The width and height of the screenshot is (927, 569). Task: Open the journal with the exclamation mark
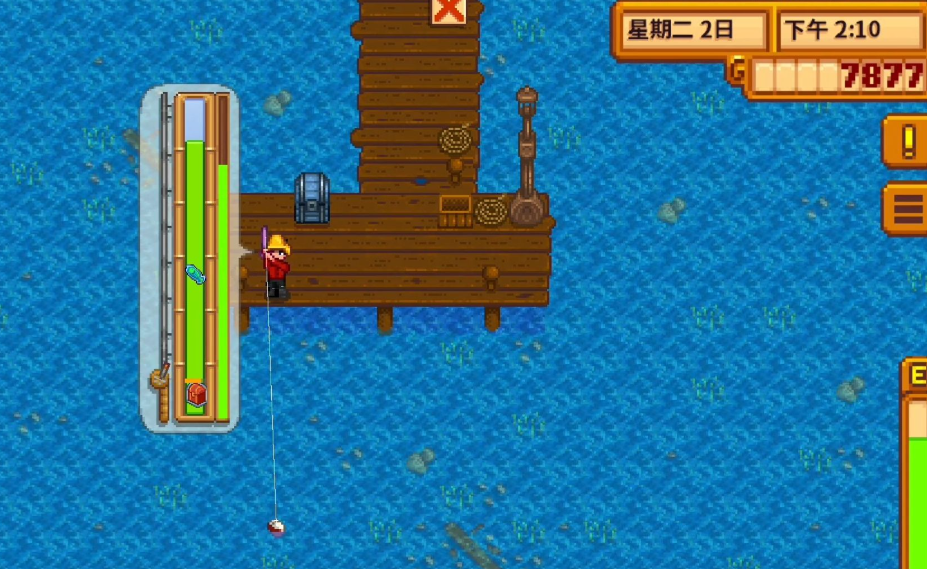907,141
